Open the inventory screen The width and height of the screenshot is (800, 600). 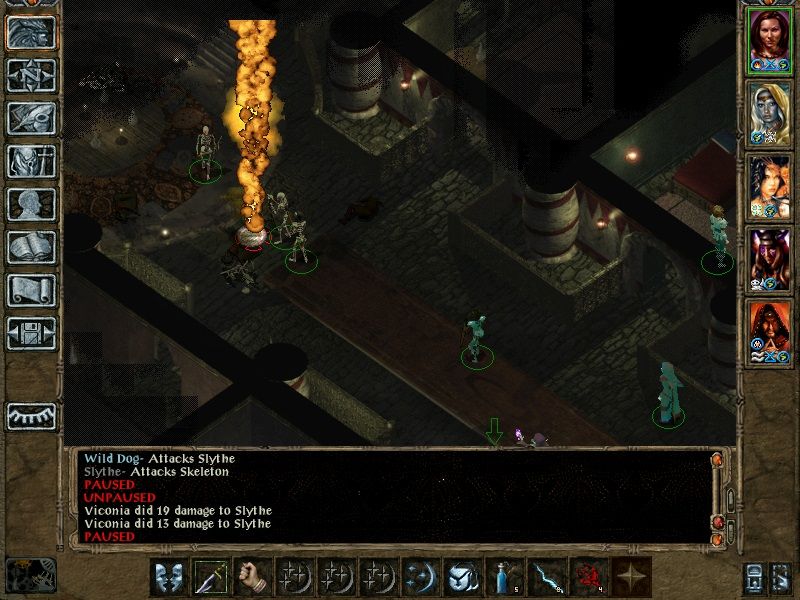tap(31, 161)
